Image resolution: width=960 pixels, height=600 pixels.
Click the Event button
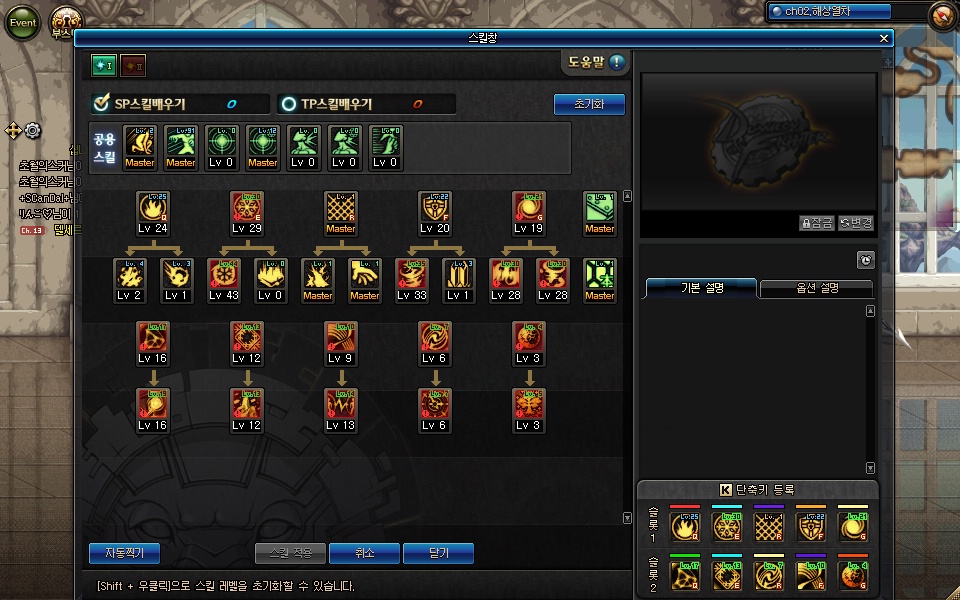click(22, 23)
